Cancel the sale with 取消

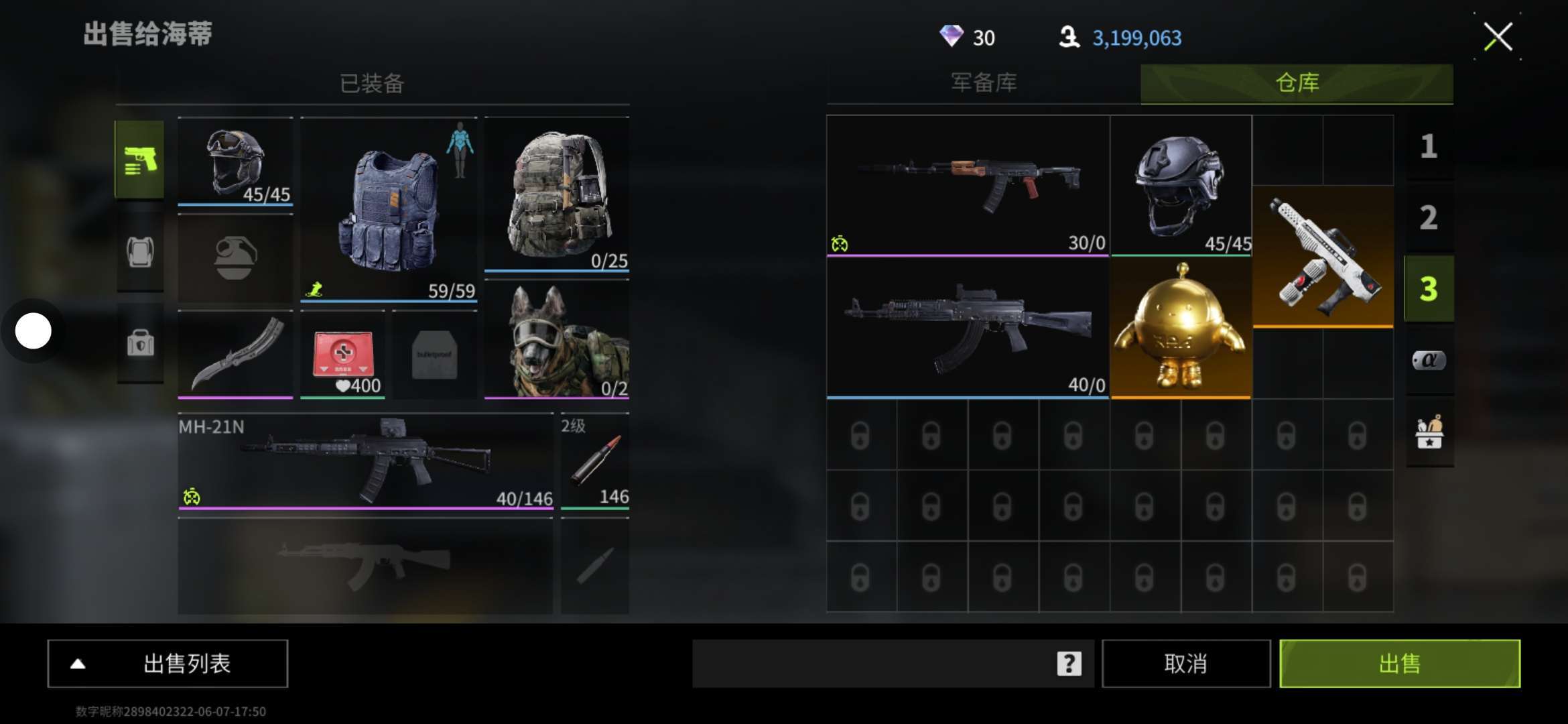click(1185, 664)
